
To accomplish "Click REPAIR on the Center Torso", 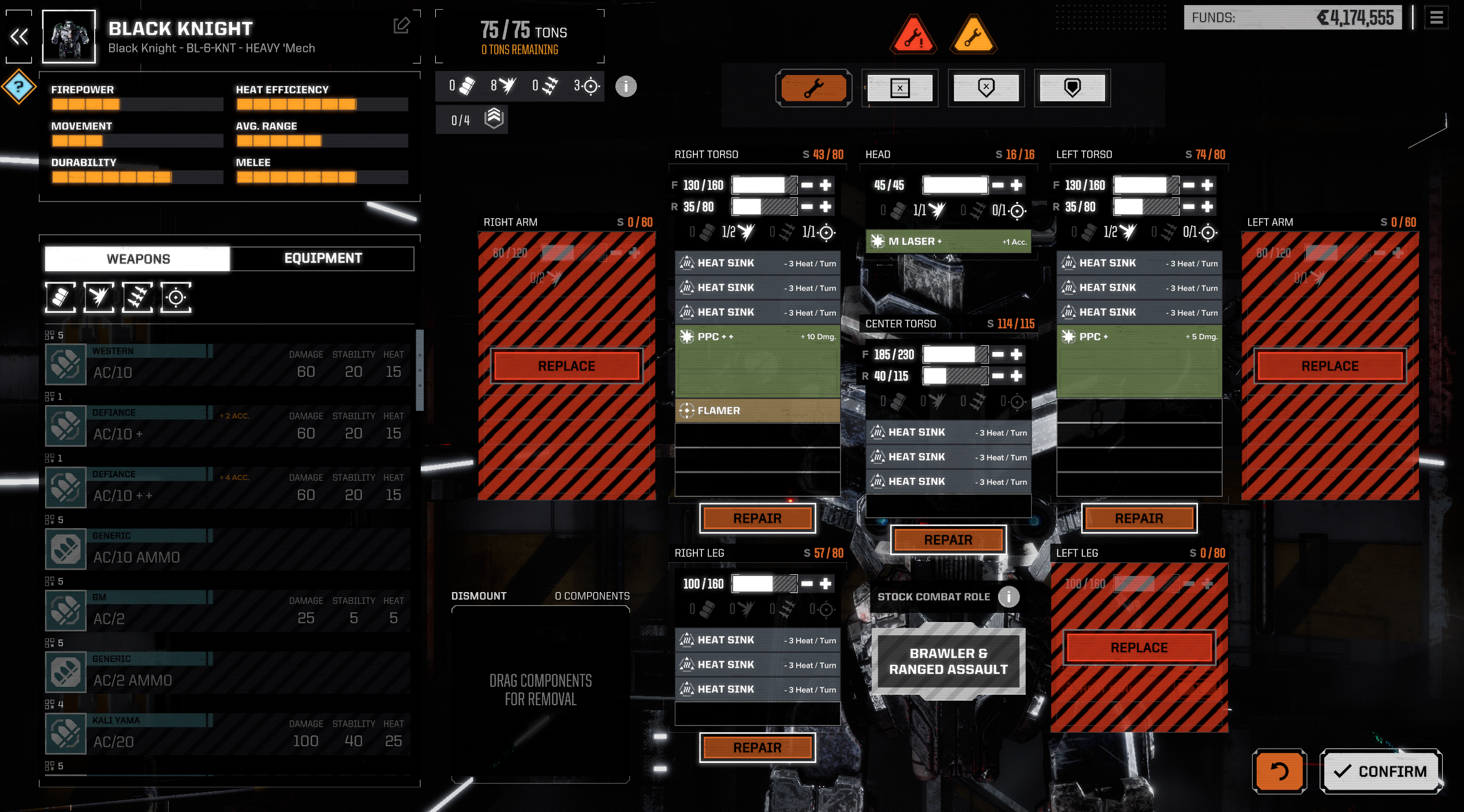I will [x=948, y=540].
